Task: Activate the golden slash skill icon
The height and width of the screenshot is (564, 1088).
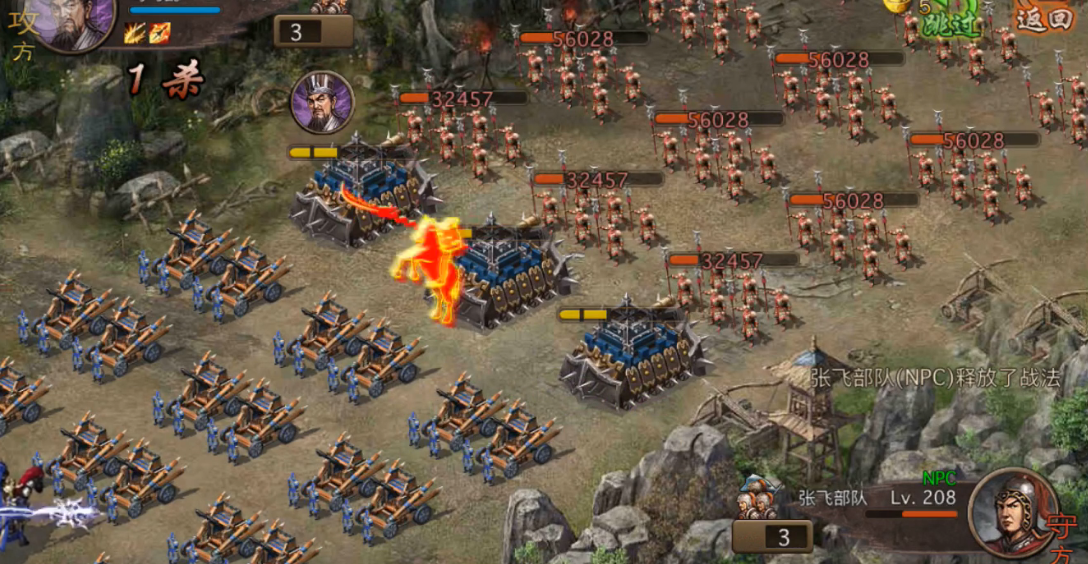Action: pyautogui.click(x=135, y=34)
